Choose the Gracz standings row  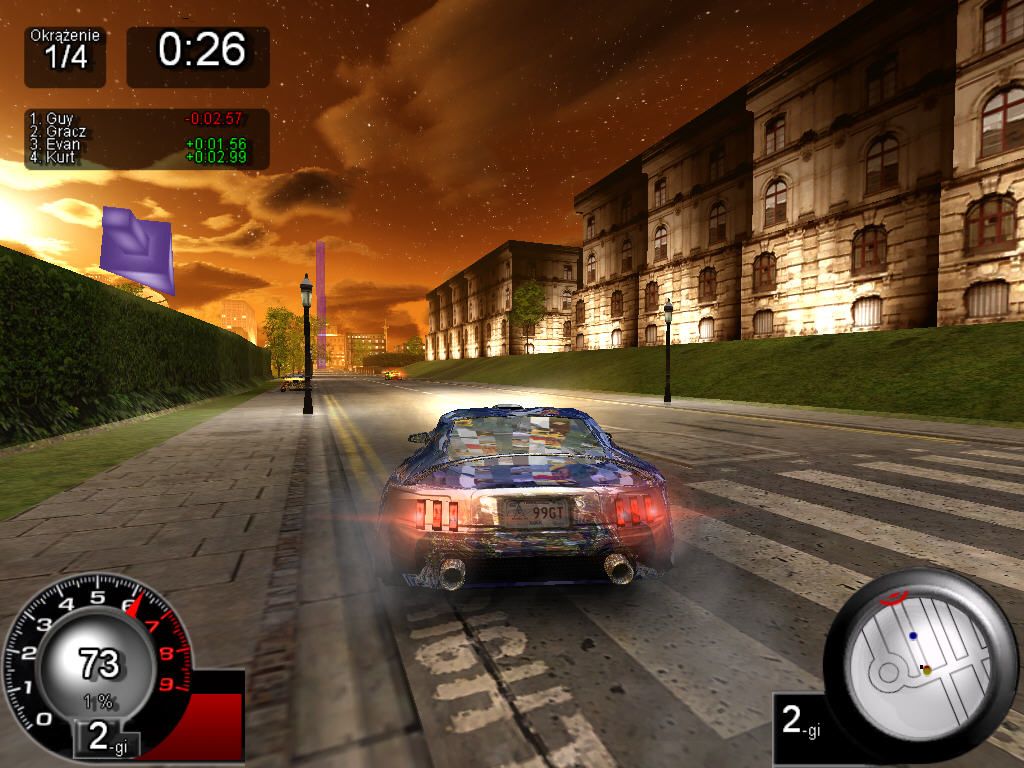point(64,132)
